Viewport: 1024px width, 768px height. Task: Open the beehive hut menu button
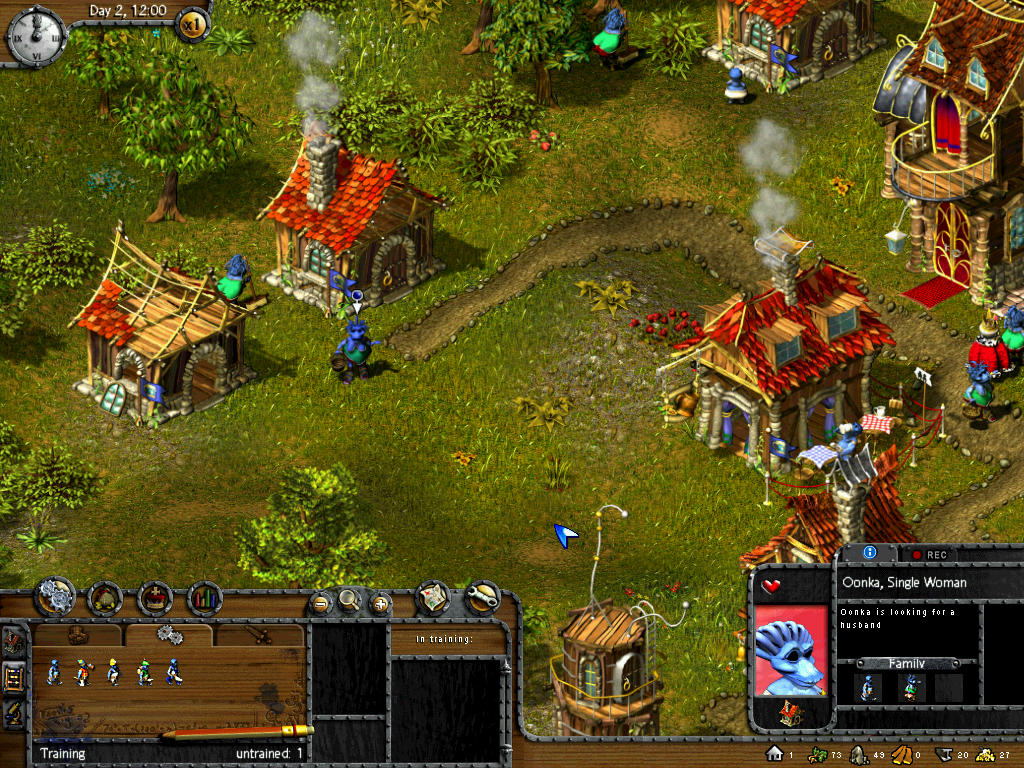[x=104, y=598]
